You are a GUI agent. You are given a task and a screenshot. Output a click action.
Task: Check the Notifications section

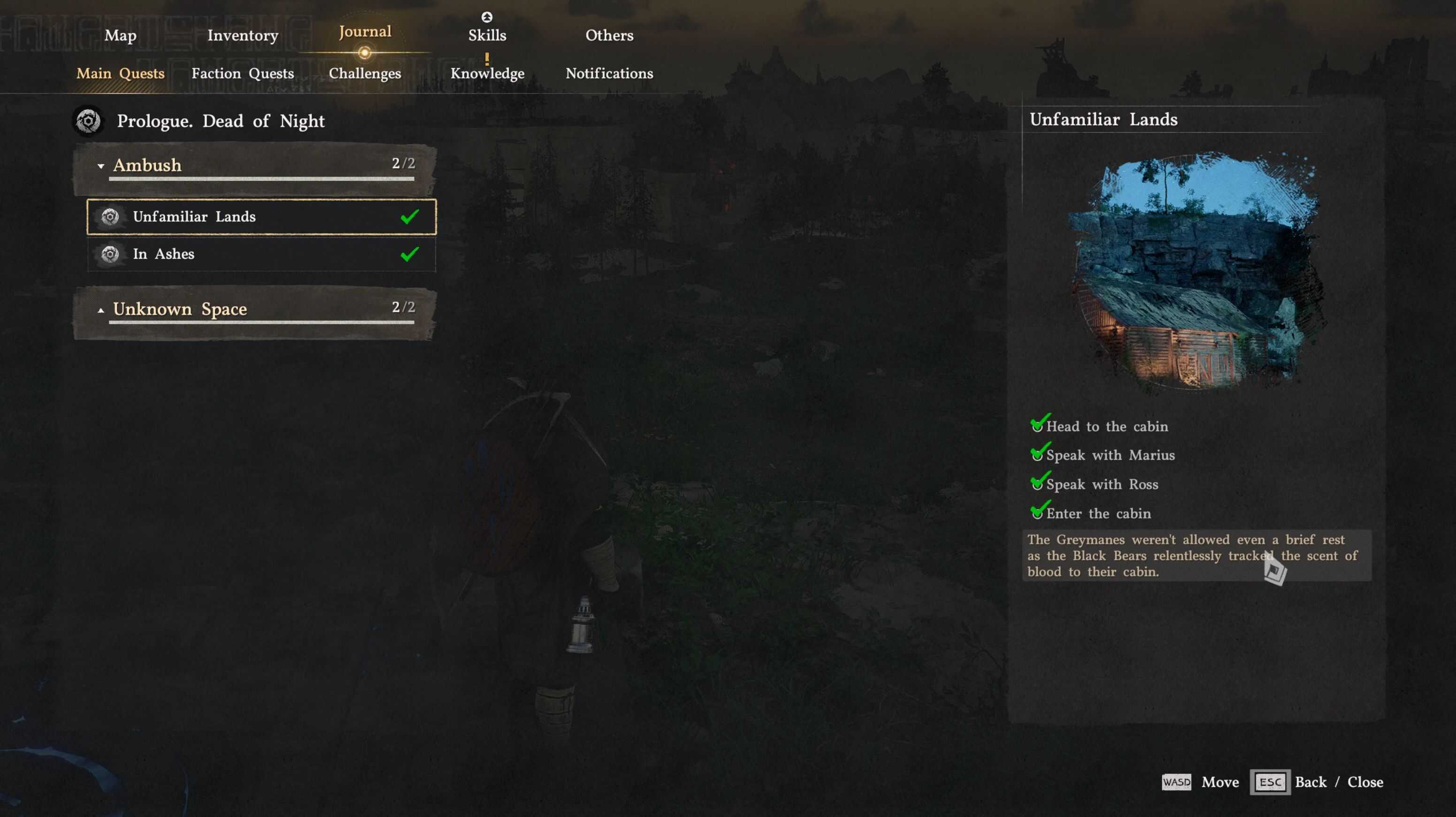(x=609, y=74)
